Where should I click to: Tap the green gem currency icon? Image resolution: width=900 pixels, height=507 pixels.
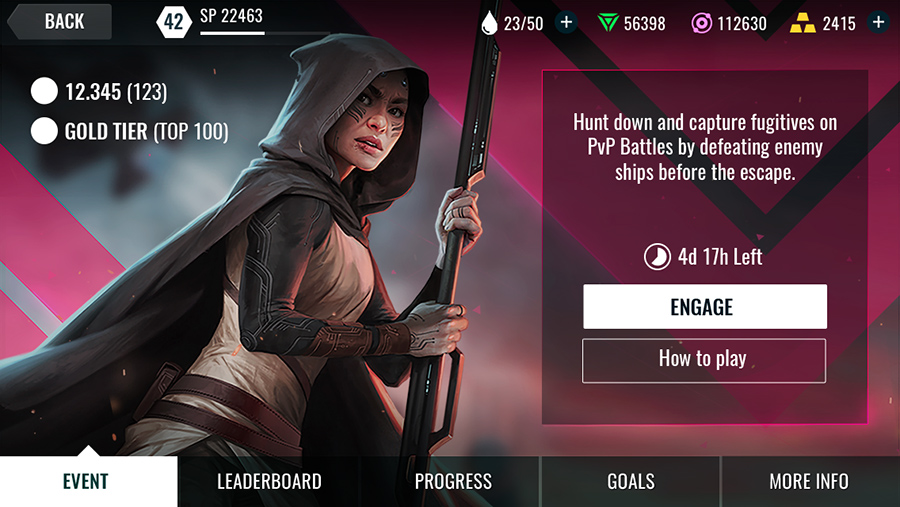tap(608, 23)
